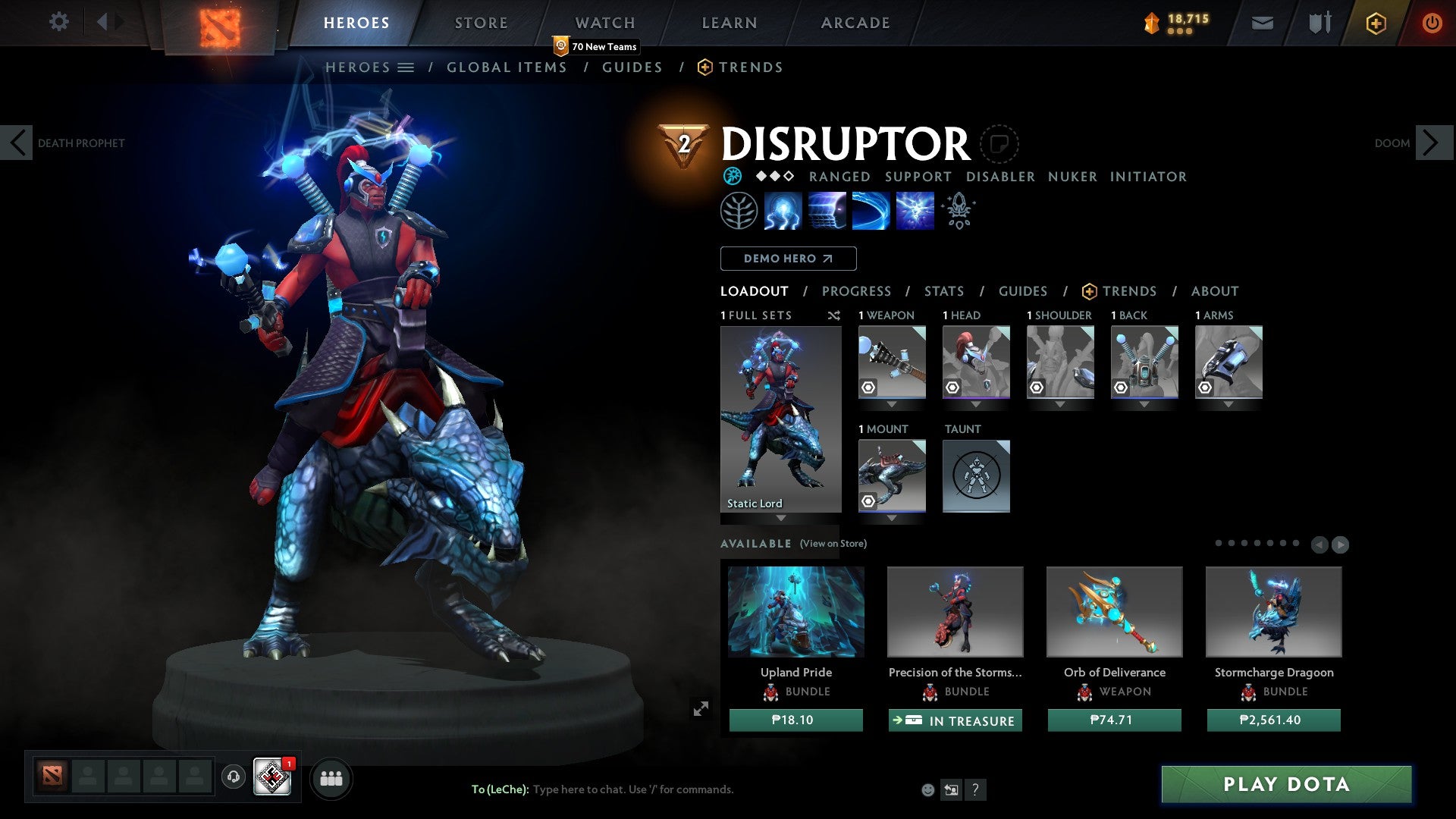Open View on Store link
1456x819 pixels.
click(x=833, y=544)
